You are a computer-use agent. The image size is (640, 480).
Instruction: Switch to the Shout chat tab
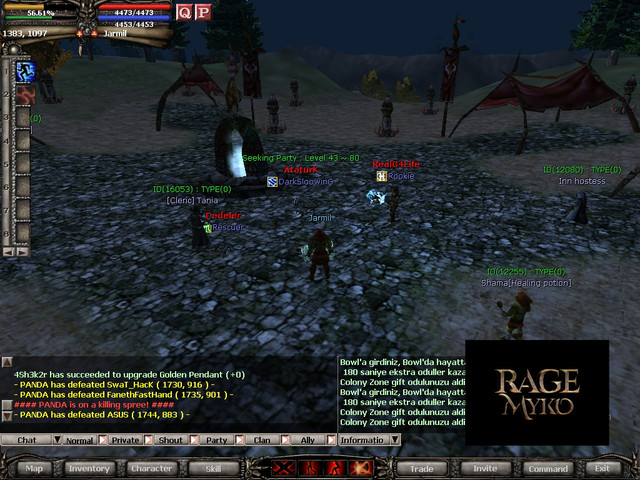point(171,439)
